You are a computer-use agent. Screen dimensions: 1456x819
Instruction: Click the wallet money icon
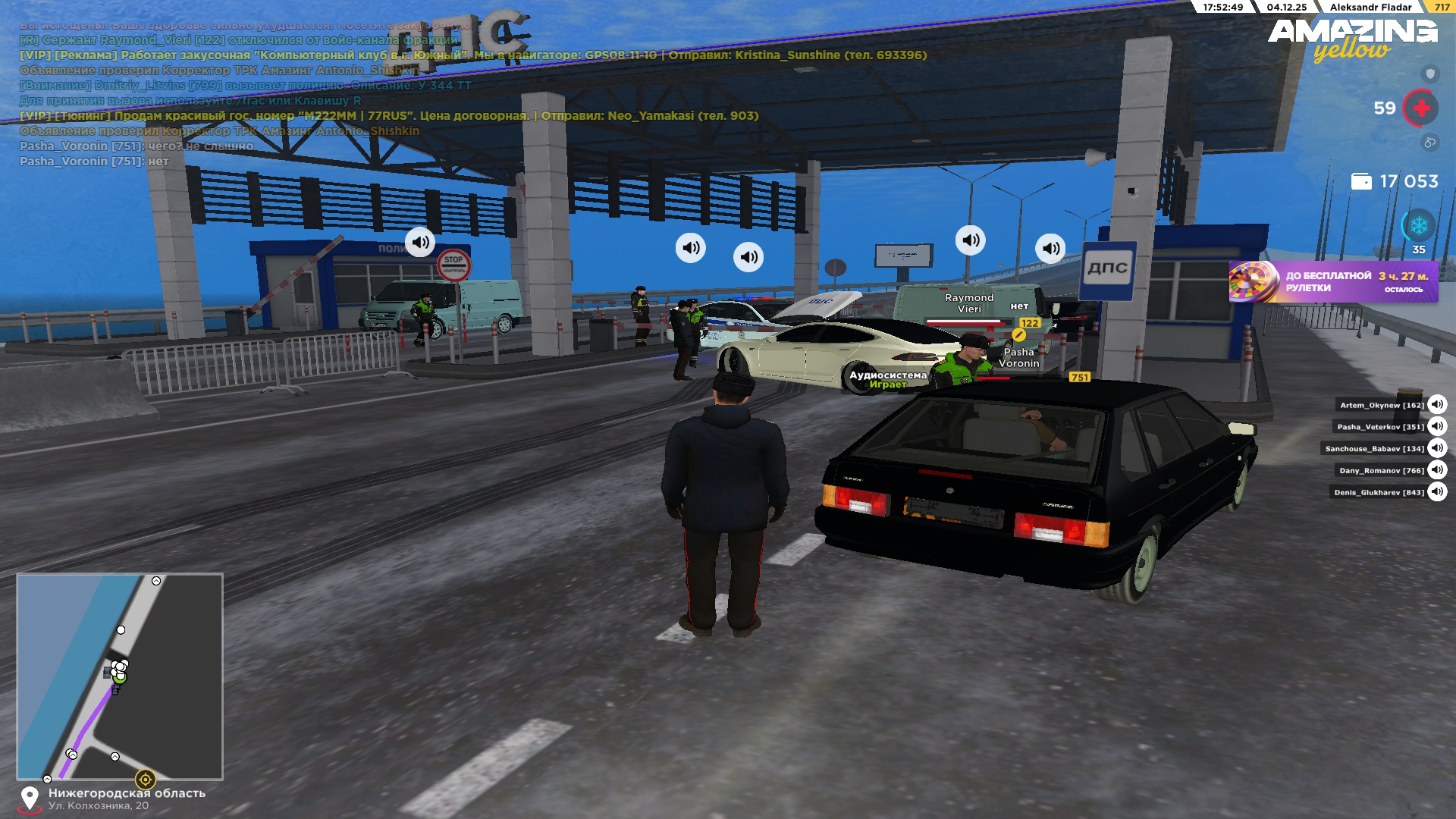tap(1361, 182)
